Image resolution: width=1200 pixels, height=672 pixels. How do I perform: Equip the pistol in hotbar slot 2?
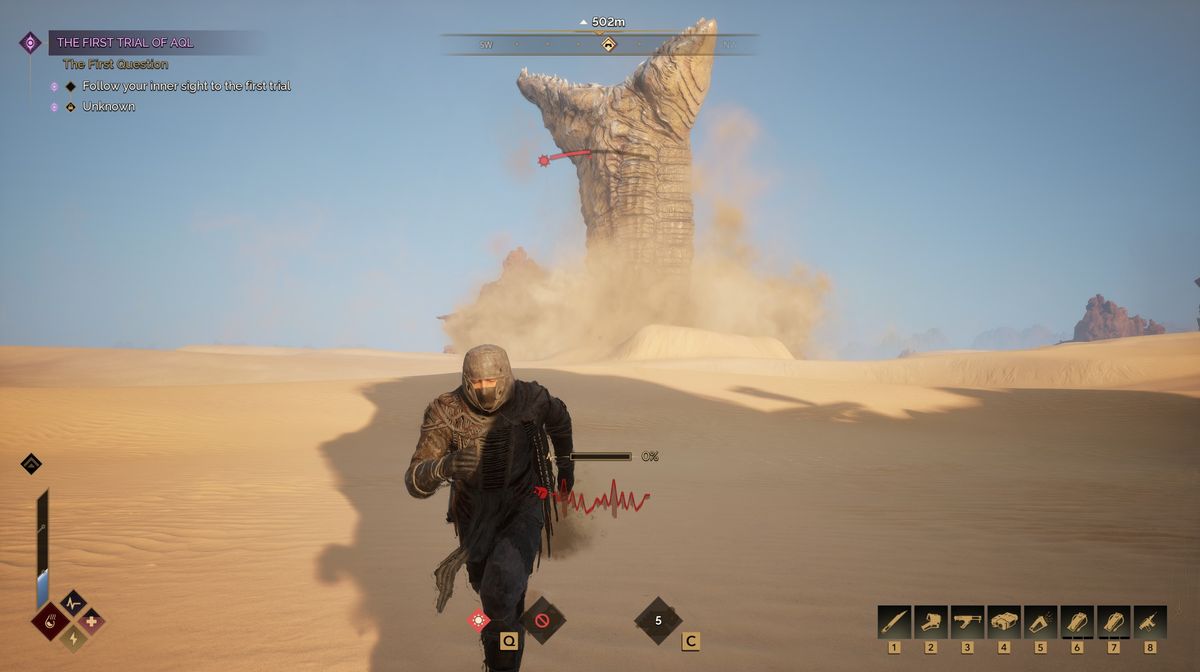coord(931,621)
